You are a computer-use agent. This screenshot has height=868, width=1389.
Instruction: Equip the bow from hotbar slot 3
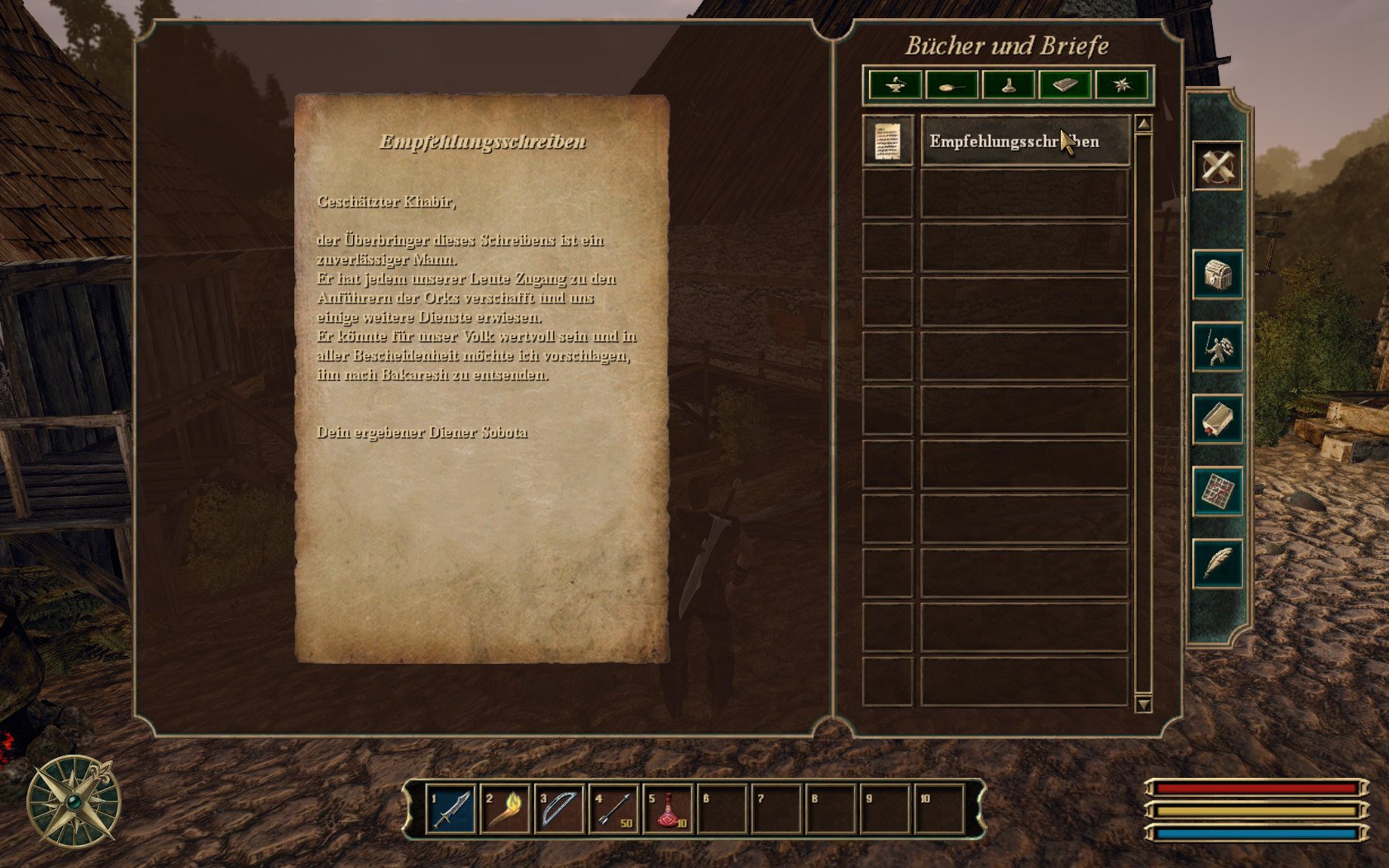pos(560,809)
